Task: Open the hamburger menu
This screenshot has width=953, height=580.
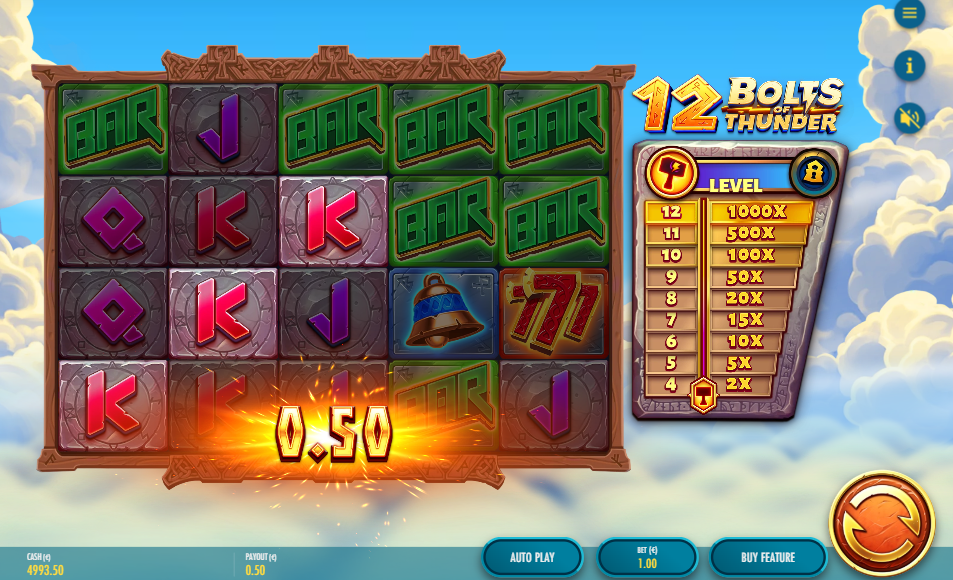Action: click(909, 13)
